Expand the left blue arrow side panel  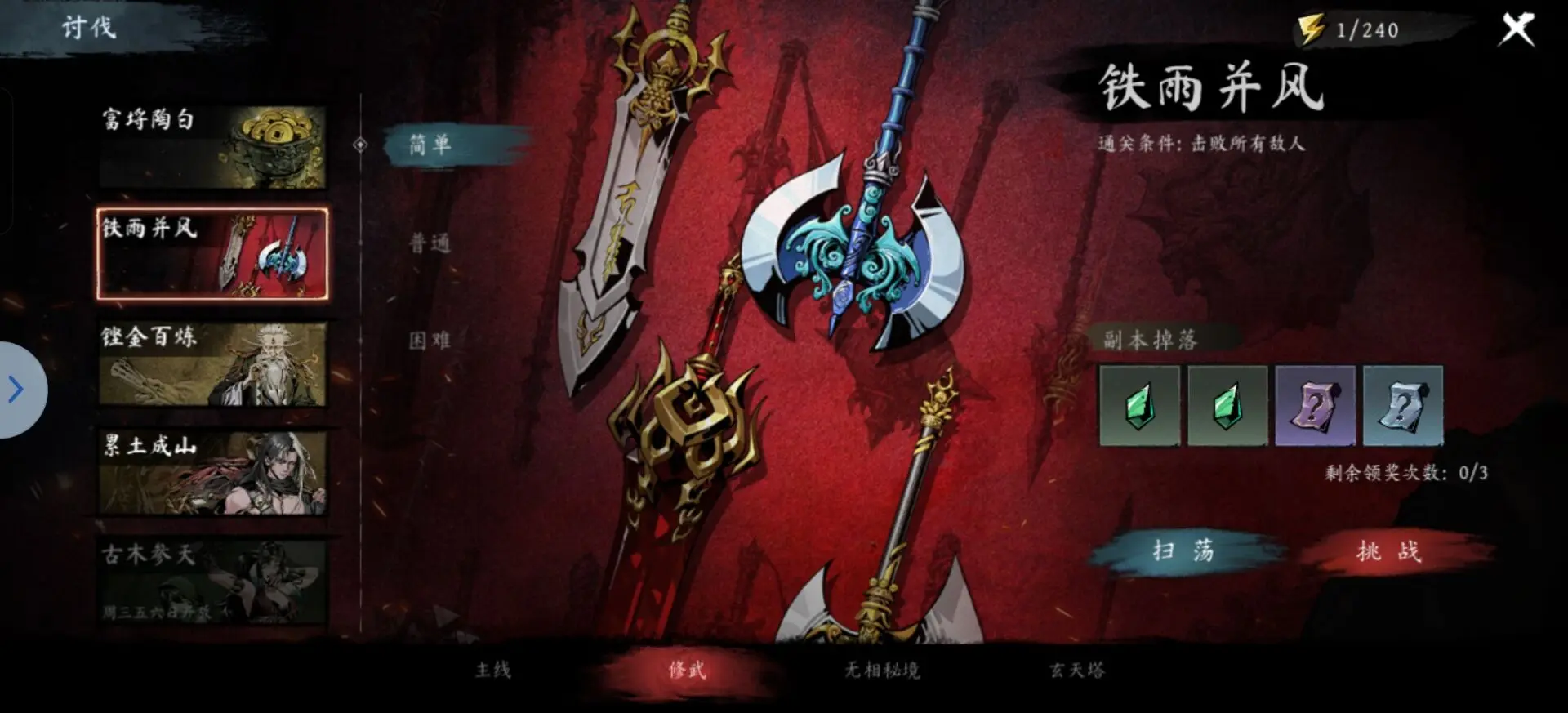14,390
